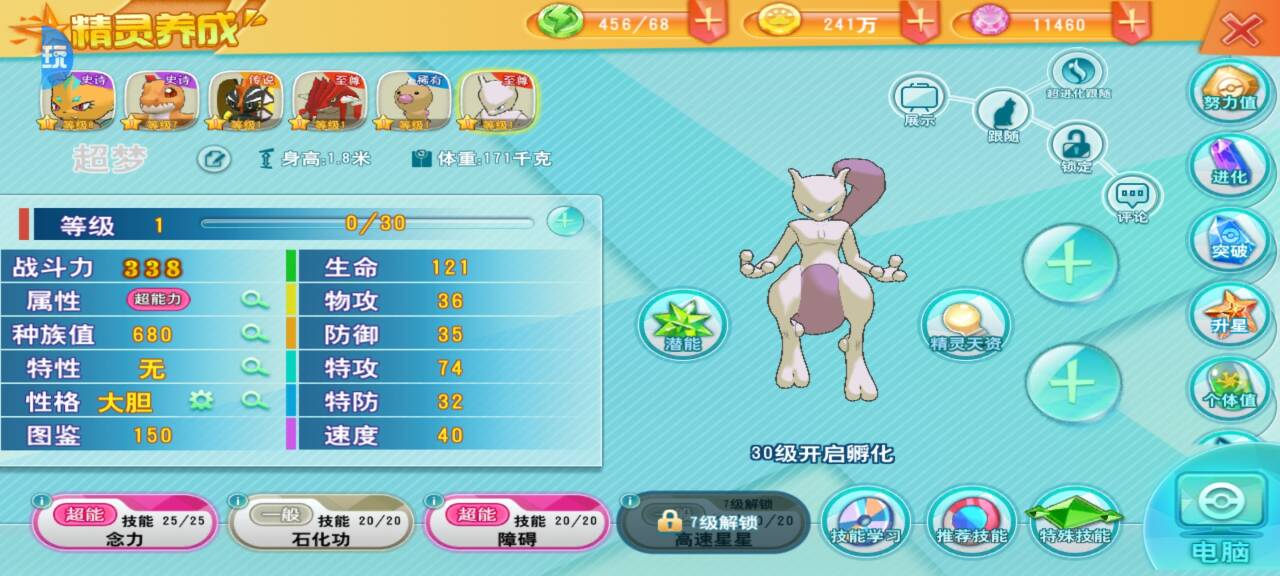Select the 障碍 skill
This screenshot has height=576, width=1280.
(x=517, y=523)
